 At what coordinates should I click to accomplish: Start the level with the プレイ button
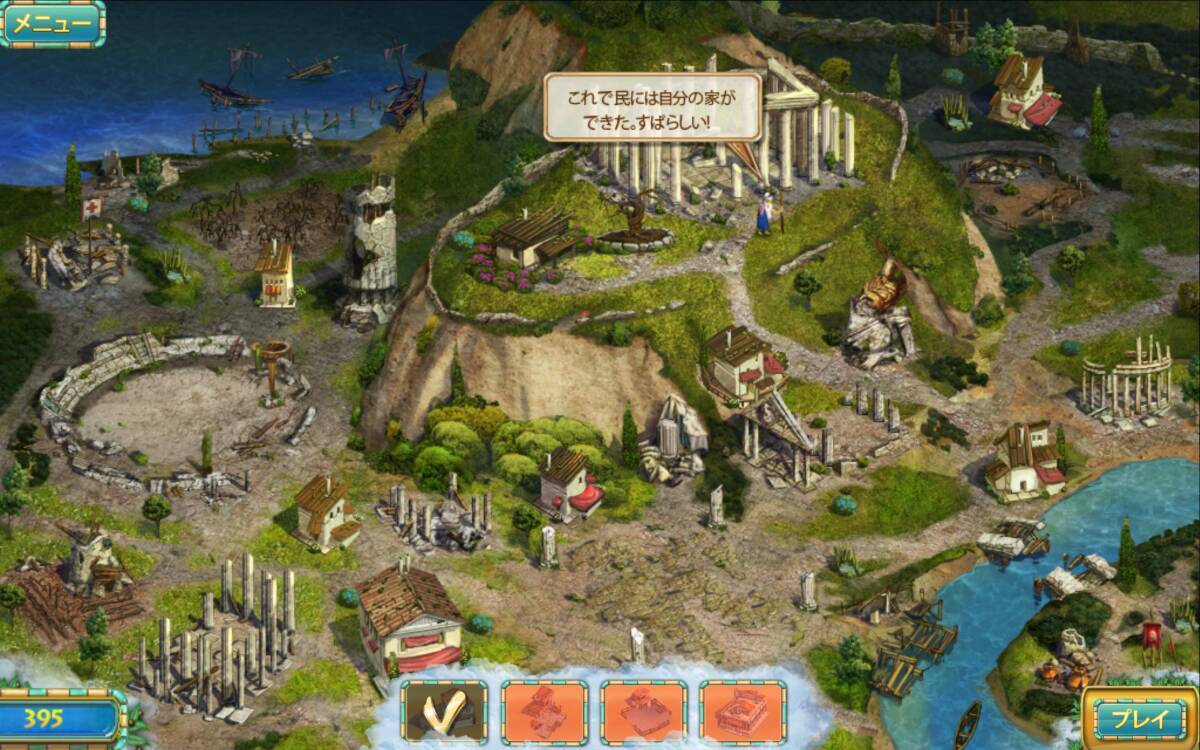click(x=1140, y=717)
